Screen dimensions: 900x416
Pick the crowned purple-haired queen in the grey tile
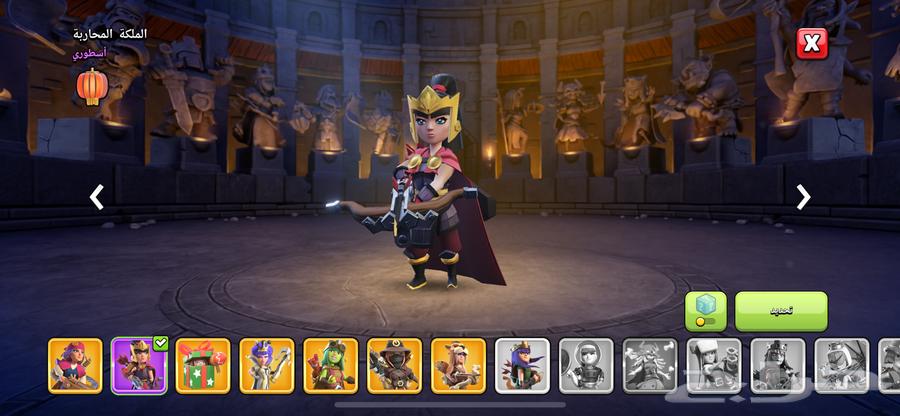pos(523,365)
